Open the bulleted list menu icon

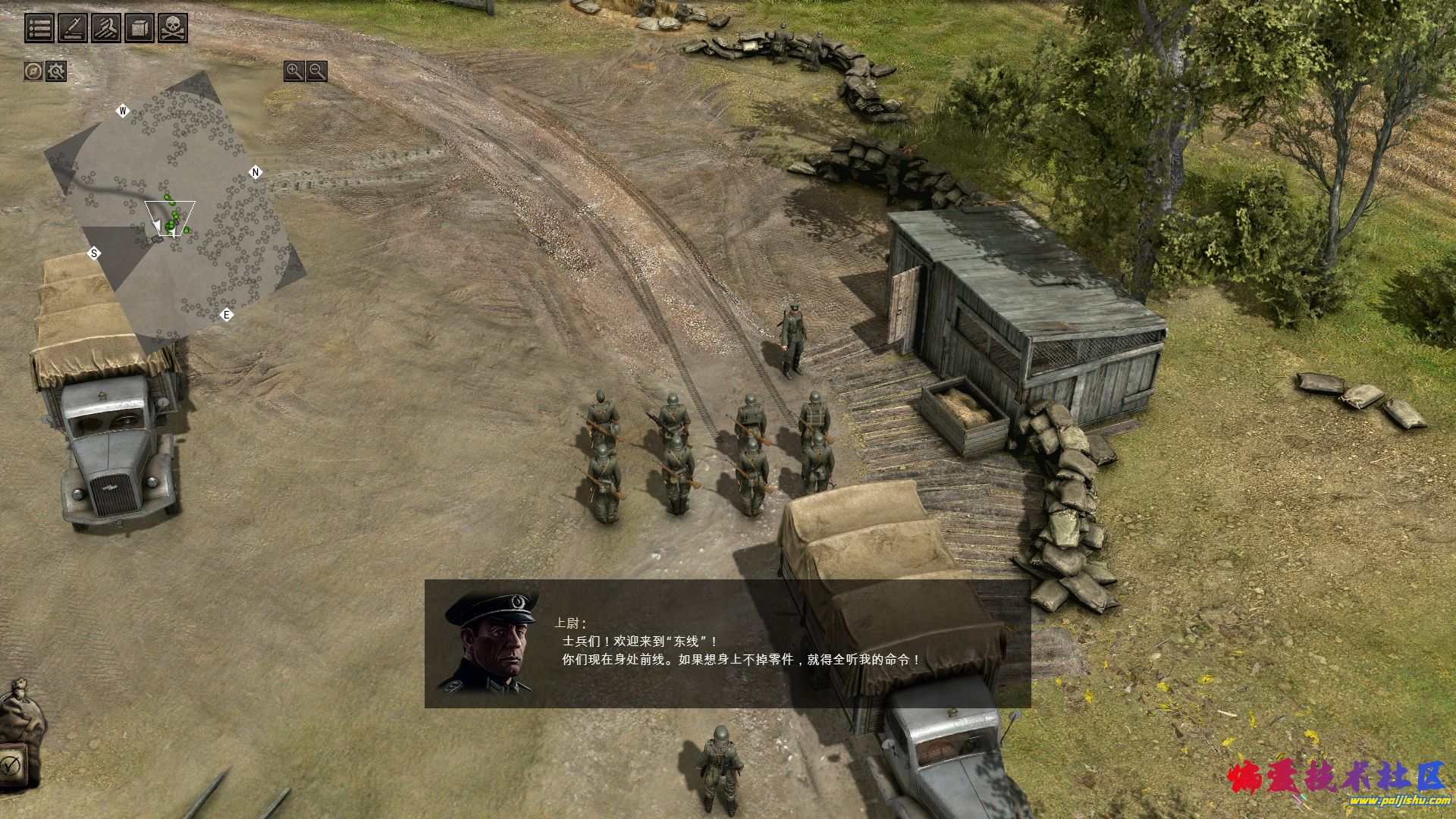[39, 28]
